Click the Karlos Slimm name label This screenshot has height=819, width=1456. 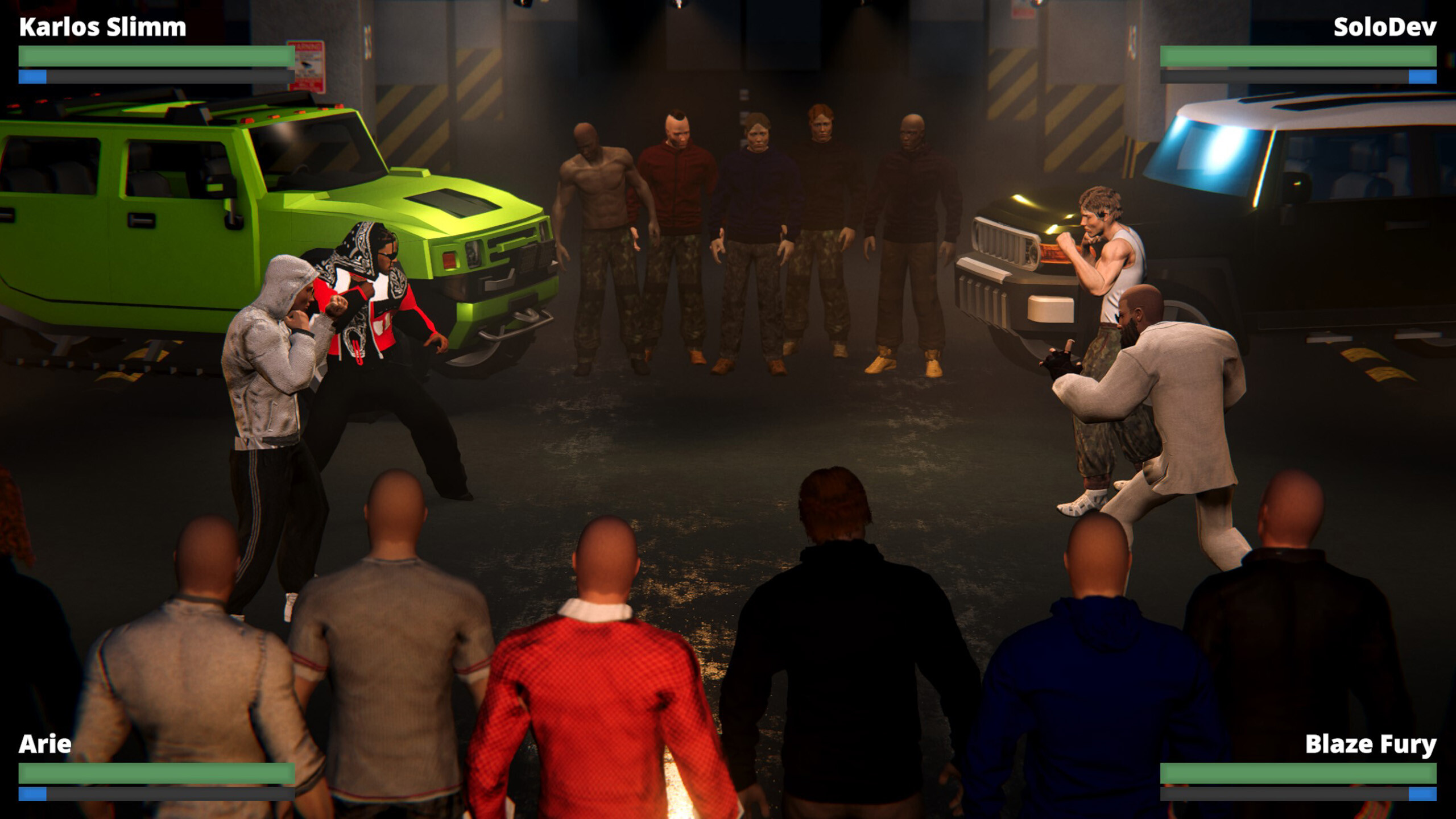(100, 26)
